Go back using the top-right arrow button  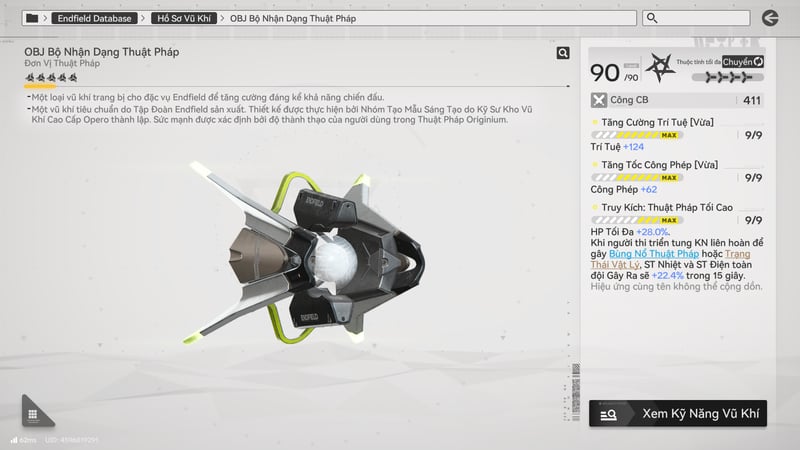769,17
